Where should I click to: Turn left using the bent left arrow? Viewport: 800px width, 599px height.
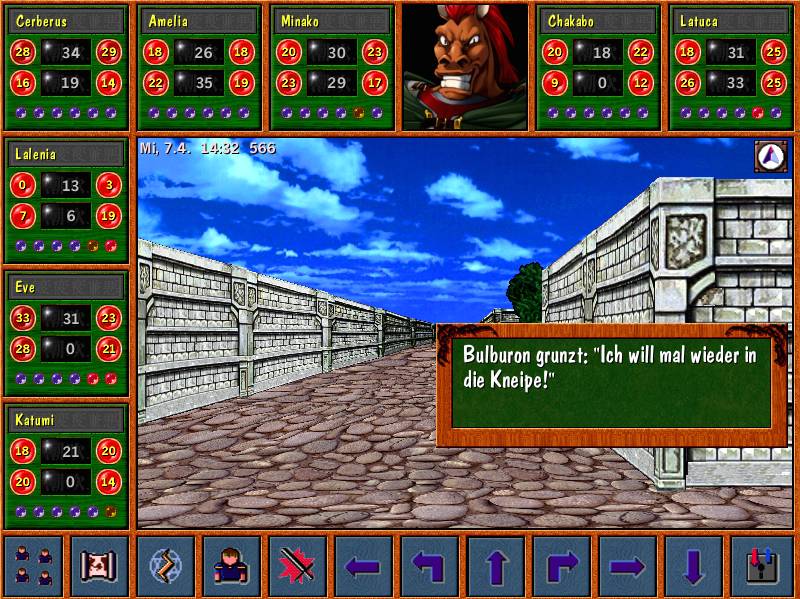429,566
